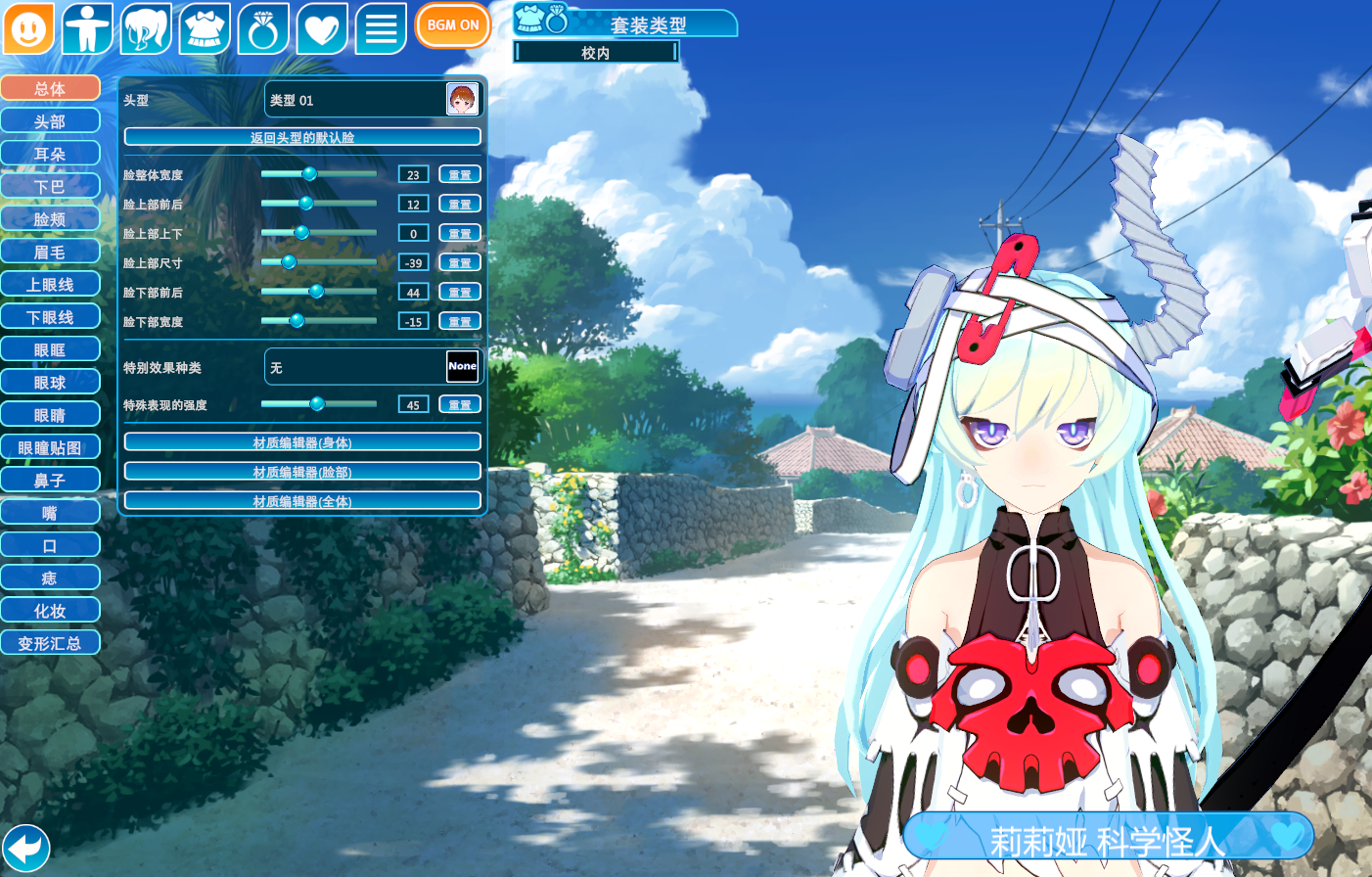The height and width of the screenshot is (877, 1372).
Task: Open the body category icon
Action: click(x=87, y=28)
